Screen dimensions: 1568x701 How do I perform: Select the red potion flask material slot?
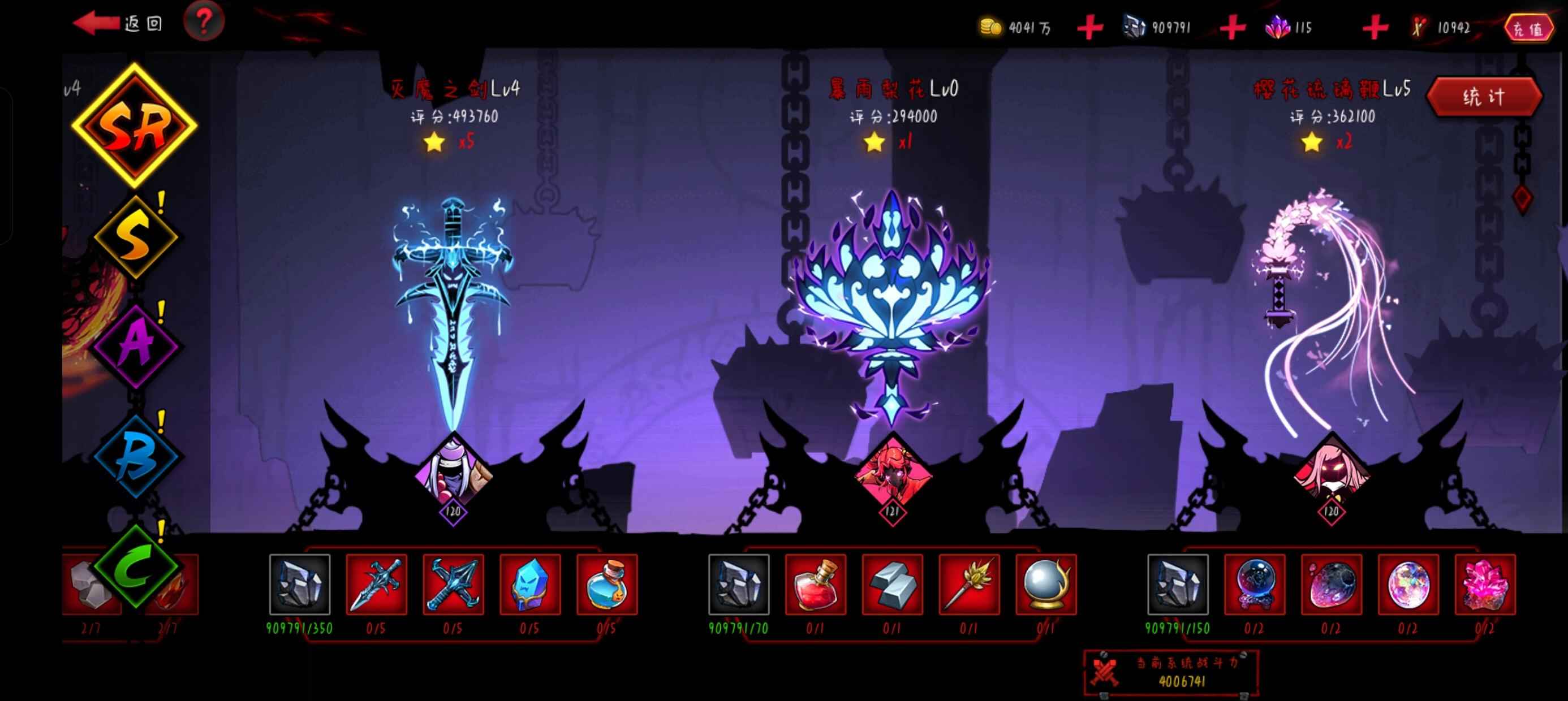[815, 584]
